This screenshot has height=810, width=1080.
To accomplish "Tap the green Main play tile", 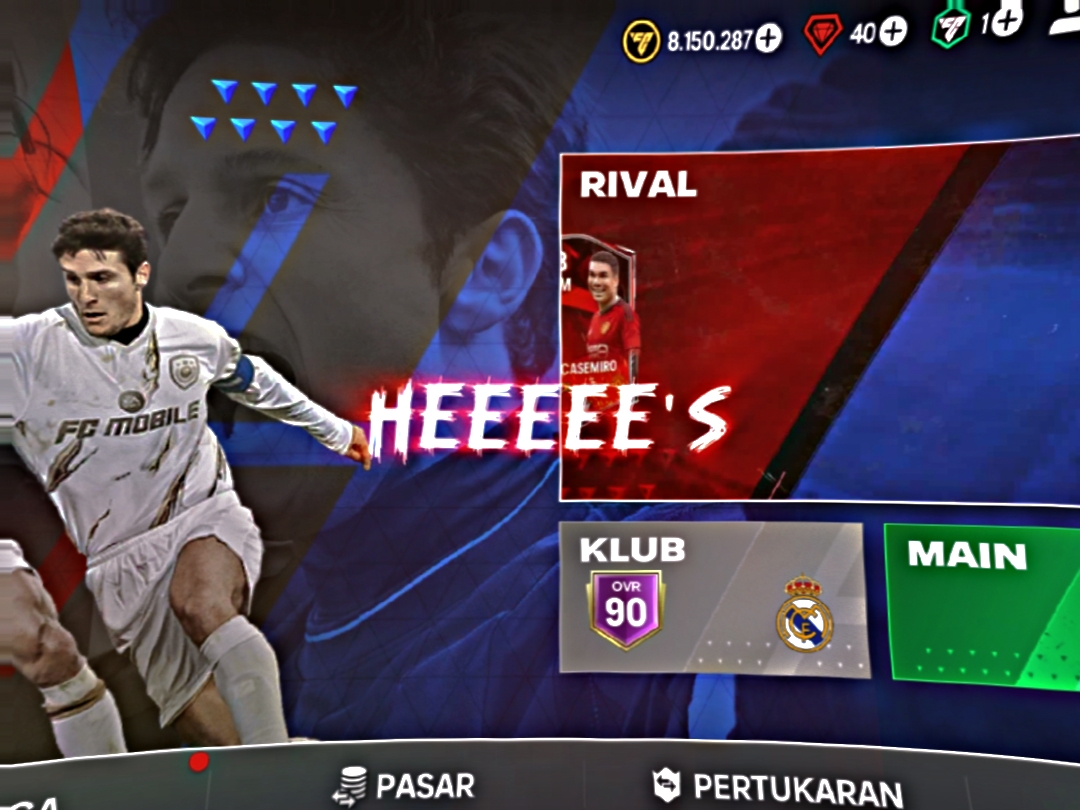I will tap(980, 605).
